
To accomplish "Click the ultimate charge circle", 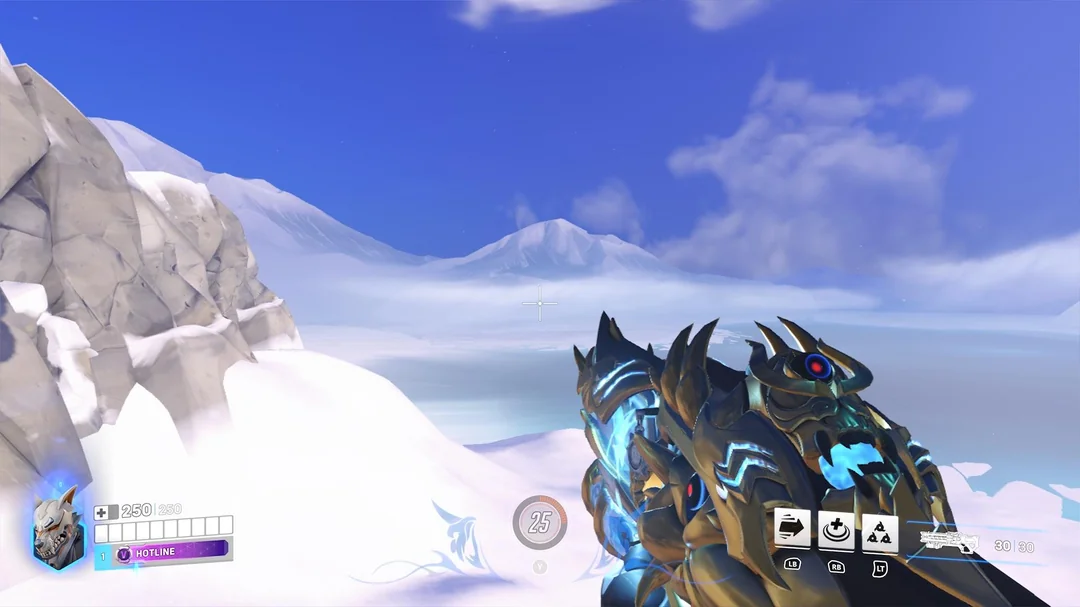I will [x=540, y=521].
